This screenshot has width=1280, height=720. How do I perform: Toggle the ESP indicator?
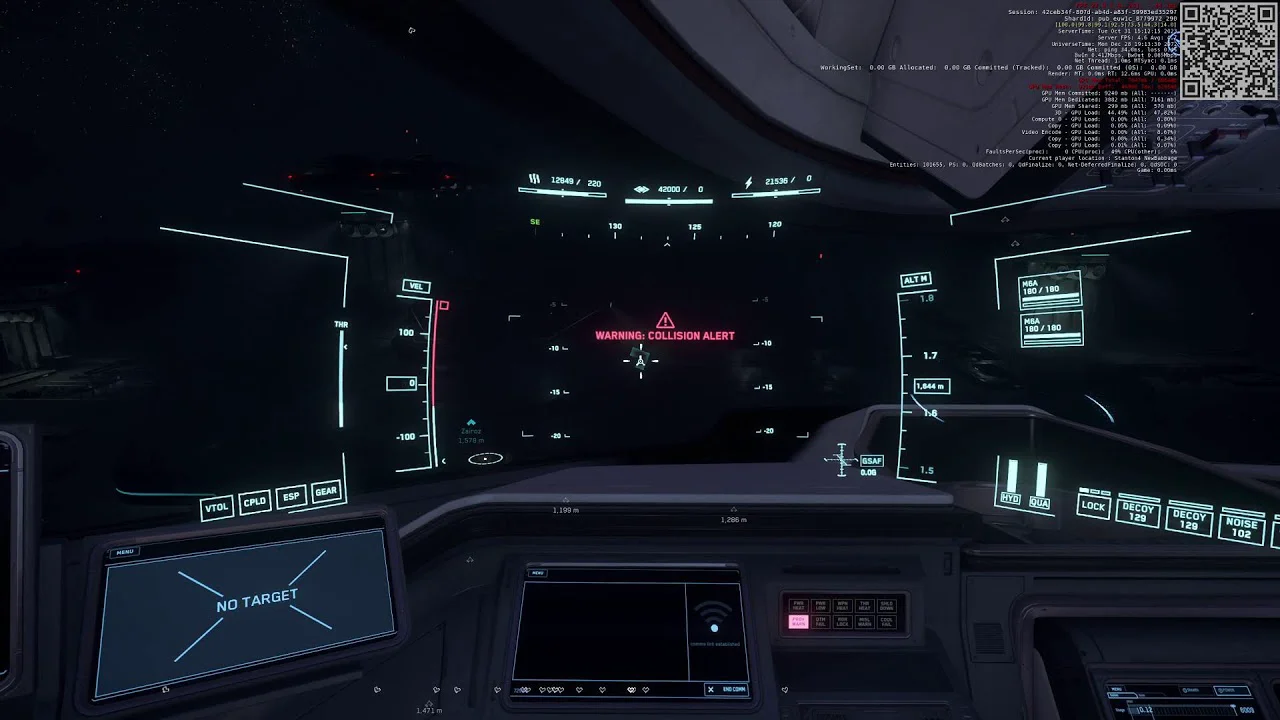coord(291,497)
